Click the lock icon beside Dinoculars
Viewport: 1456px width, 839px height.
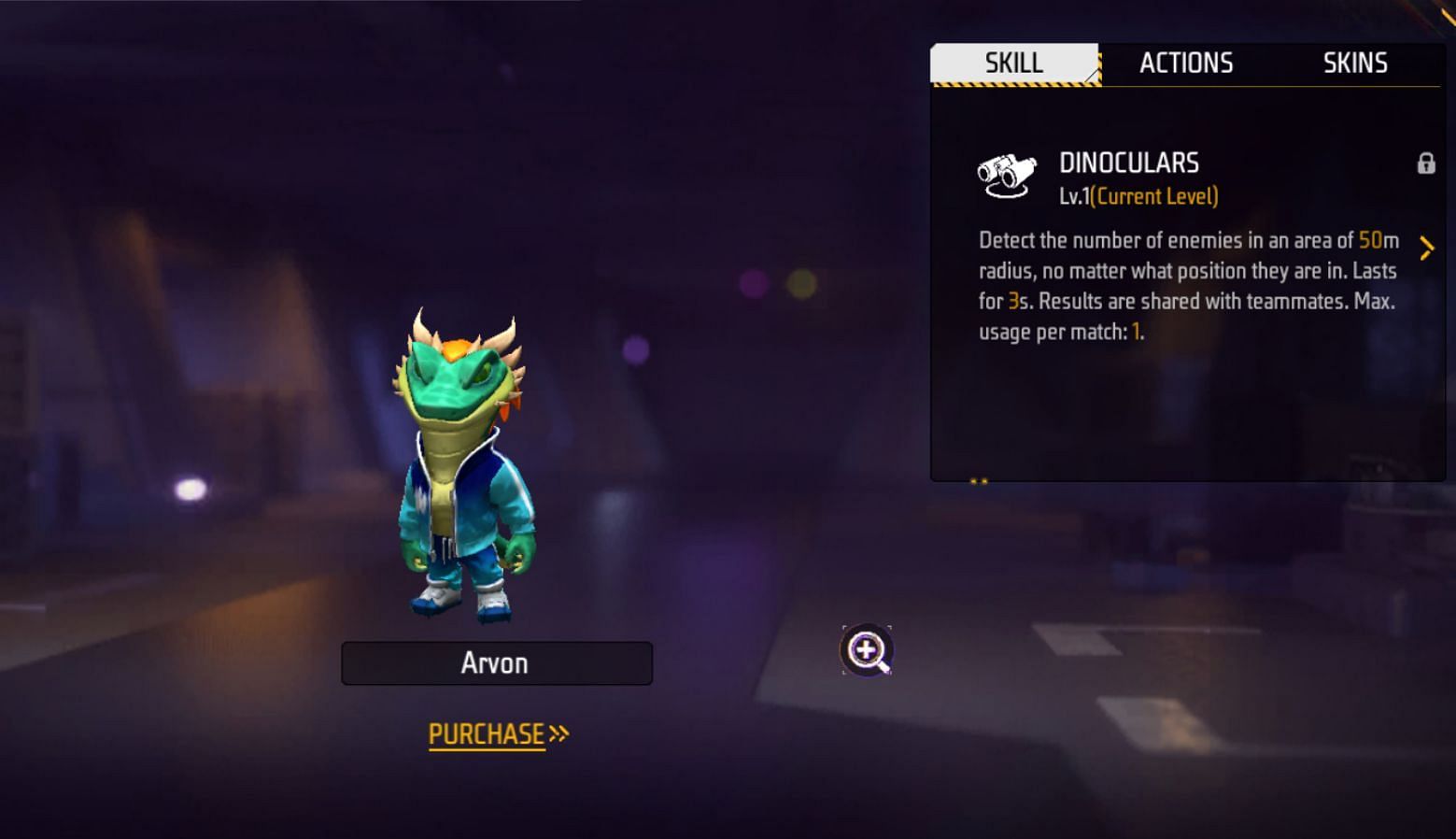click(1425, 164)
